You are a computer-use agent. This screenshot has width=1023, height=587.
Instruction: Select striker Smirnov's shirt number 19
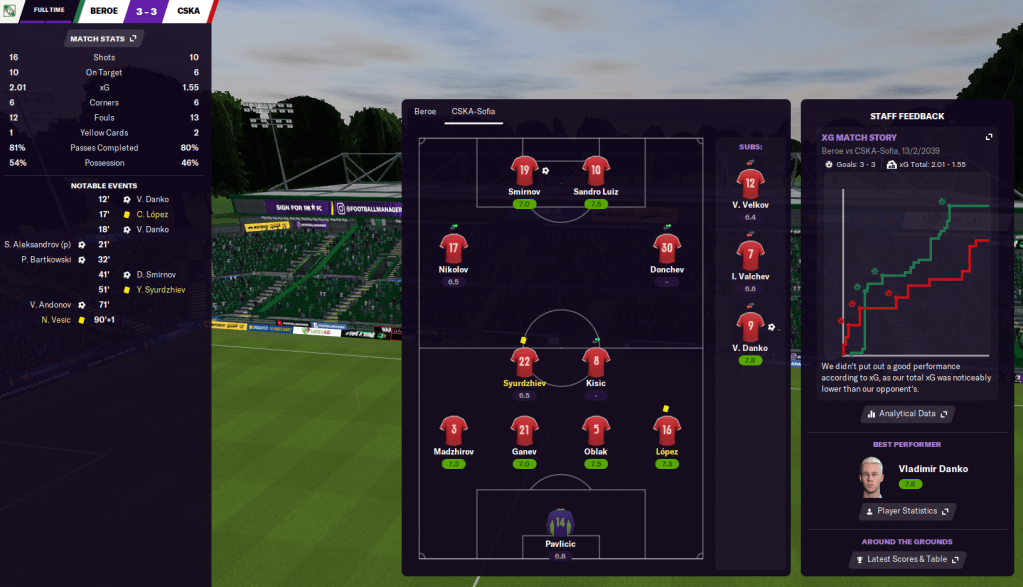(524, 170)
